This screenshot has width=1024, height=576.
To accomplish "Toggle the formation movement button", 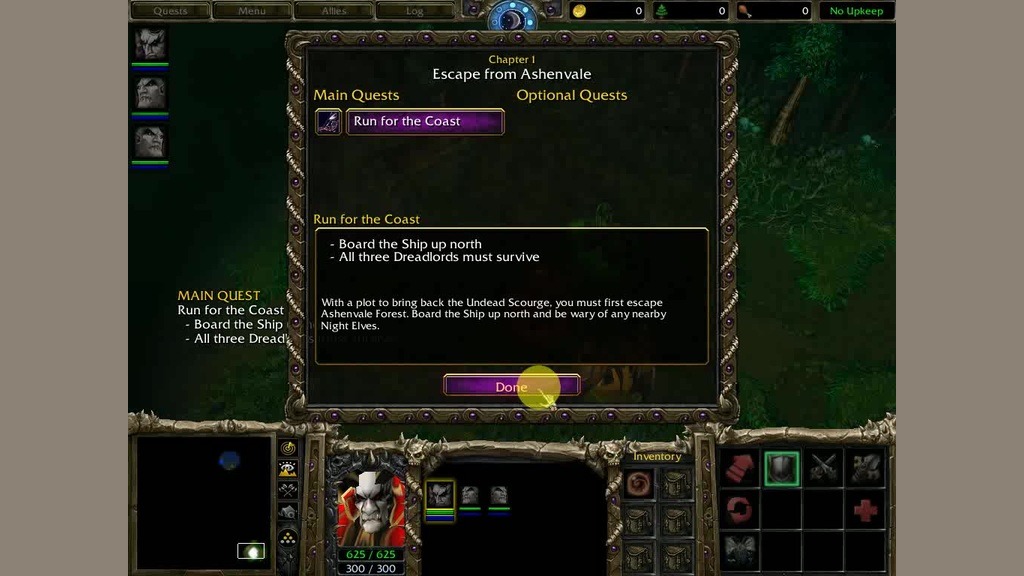I will click(288, 536).
